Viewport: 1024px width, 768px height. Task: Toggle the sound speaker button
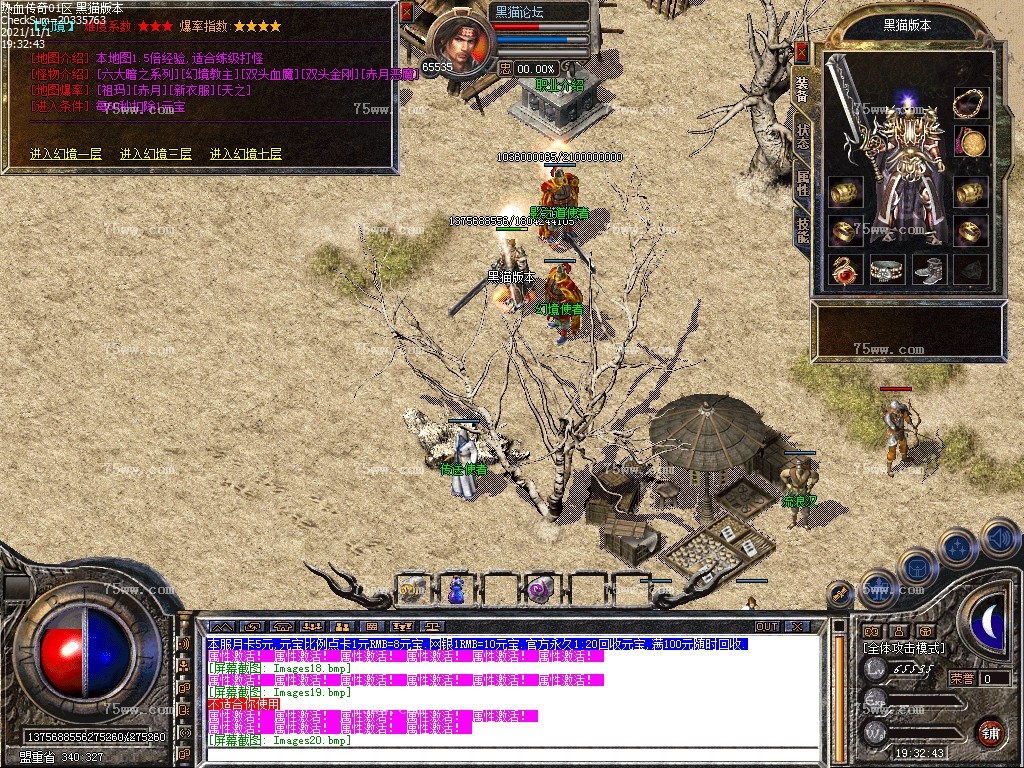[1000, 538]
